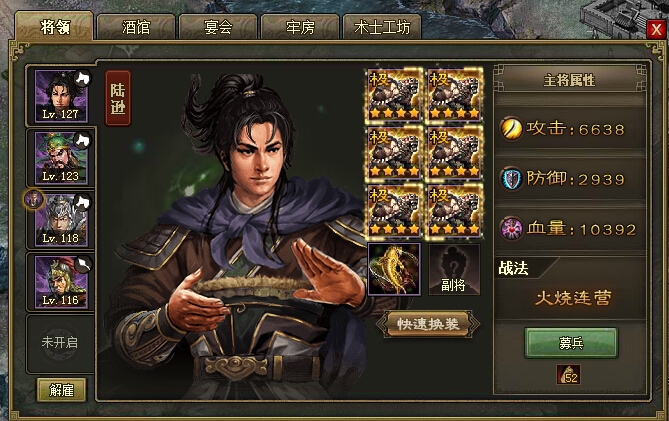Show the 木士工坊 tab

pos(381,27)
